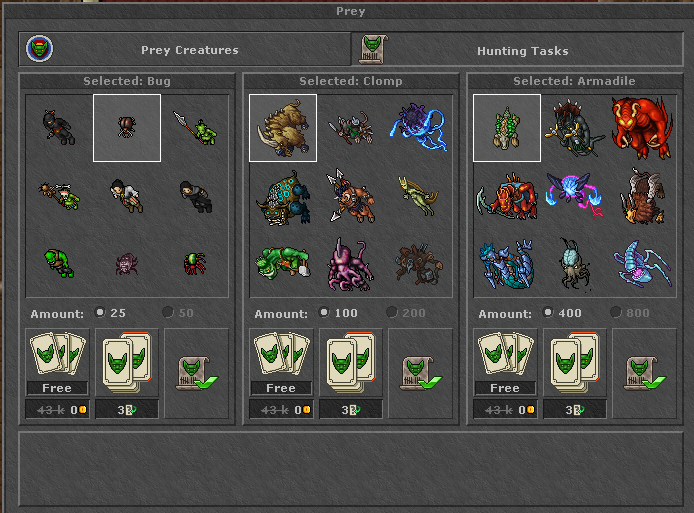Set hunting amount to 100
The height and width of the screenshot is (513, 694).
click(324, 313)
